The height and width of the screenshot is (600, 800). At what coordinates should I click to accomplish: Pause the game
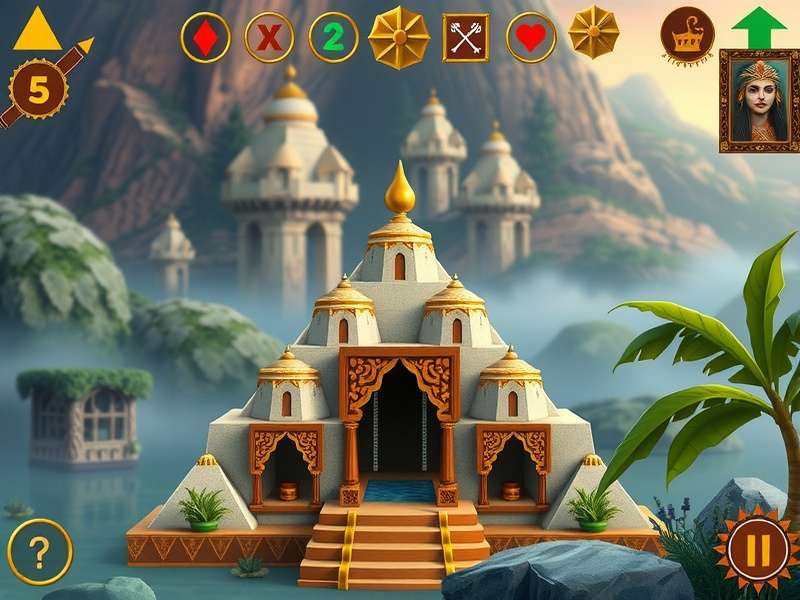click(x=750, y=551)
